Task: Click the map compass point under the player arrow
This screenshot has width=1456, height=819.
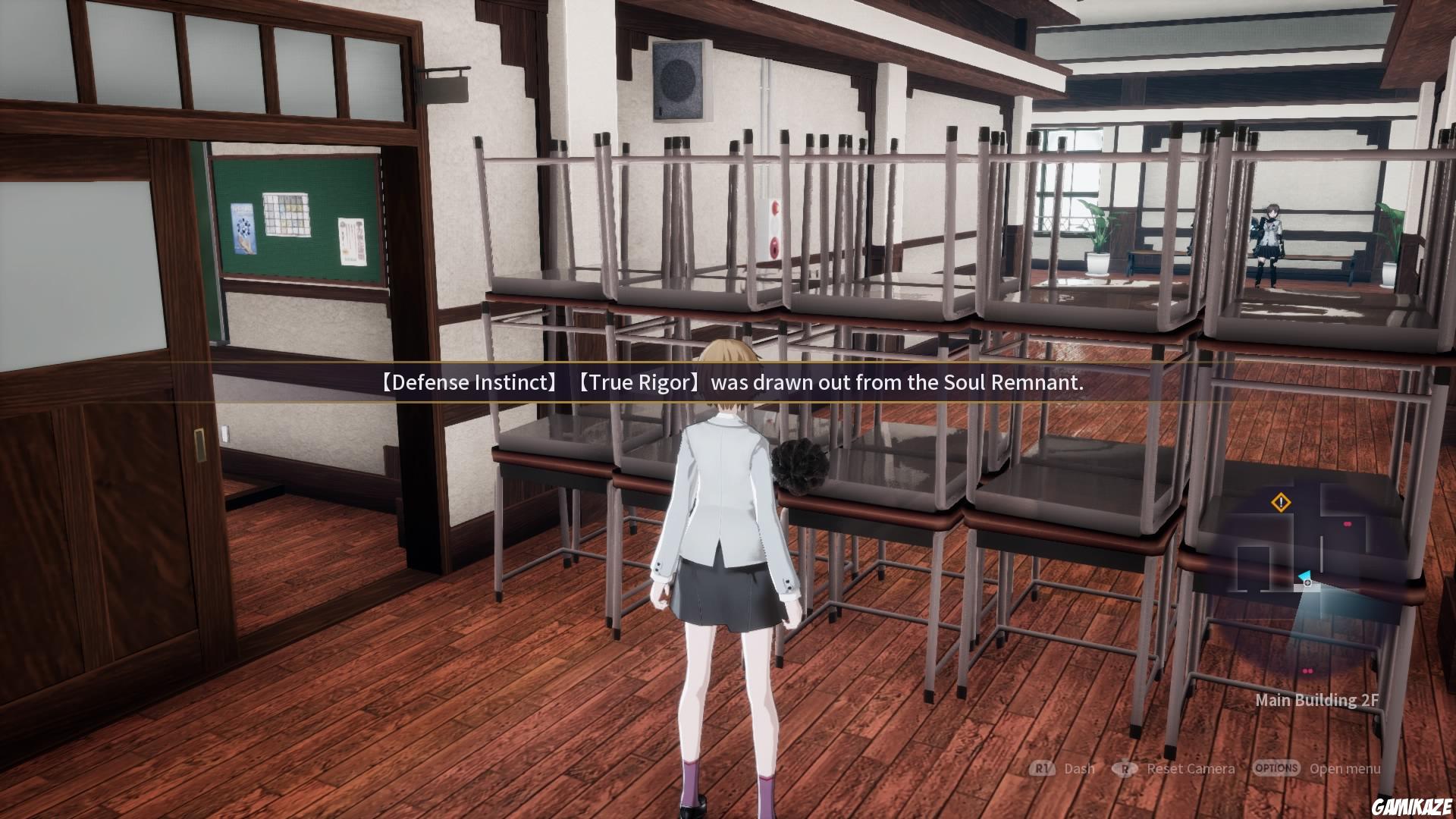Action: click(1307, 582)
